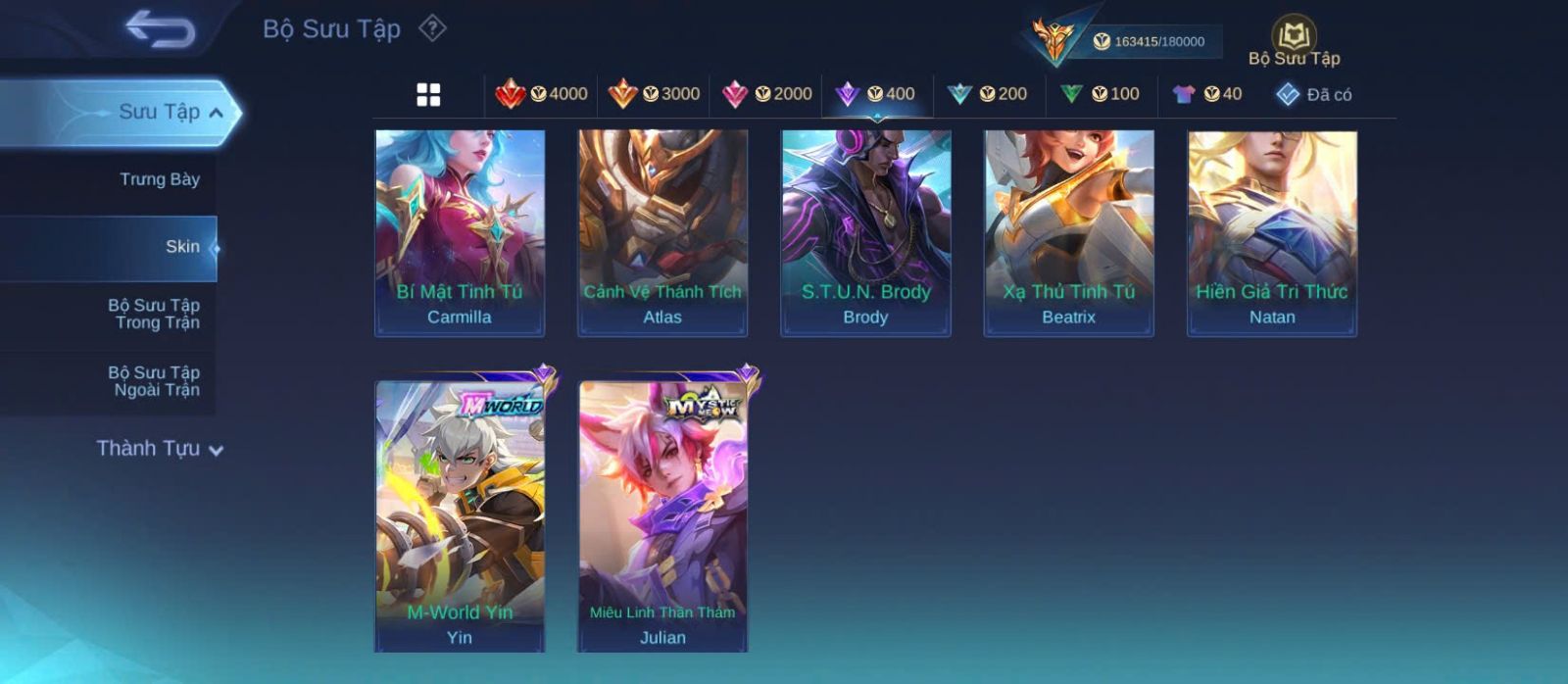Screen dimensions: 1568x684
Task: Switch to the 2000 points tier tab
Action: point(766,94)
